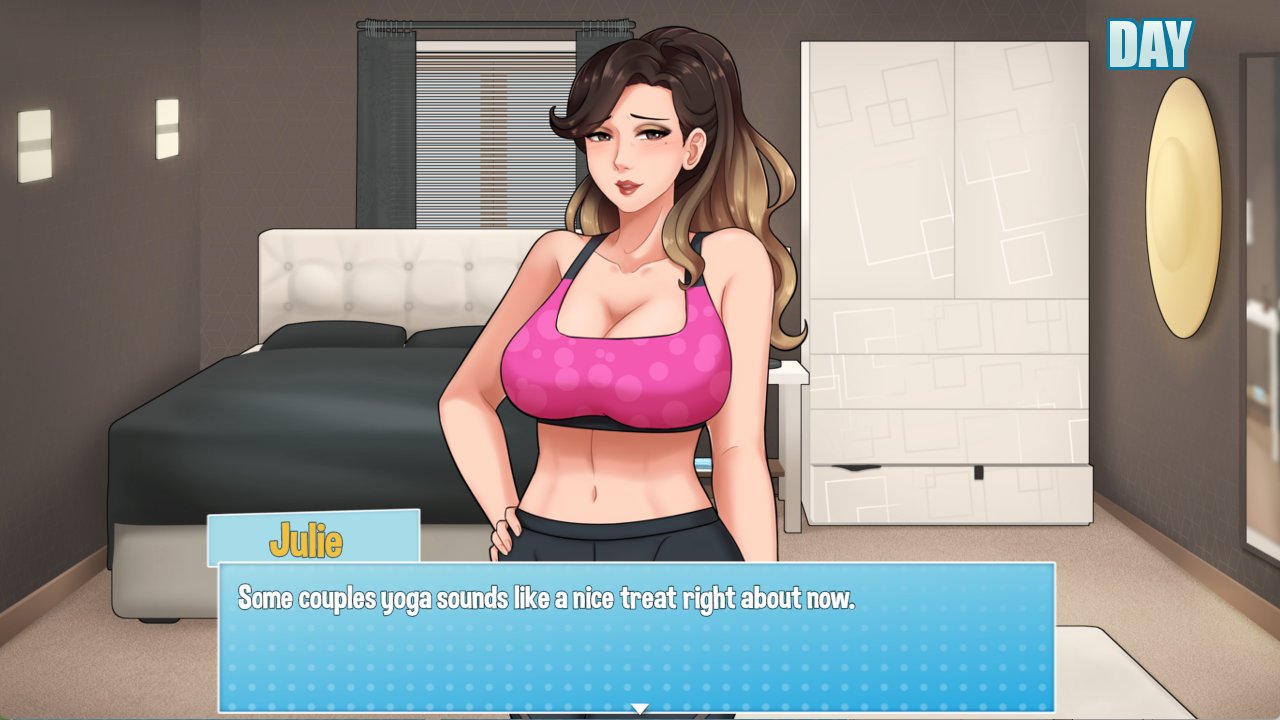This screenshot has width=1280, height=720.
Task: Click Julie's dialogue text box to continue
Action: click(x=636, y=638)
